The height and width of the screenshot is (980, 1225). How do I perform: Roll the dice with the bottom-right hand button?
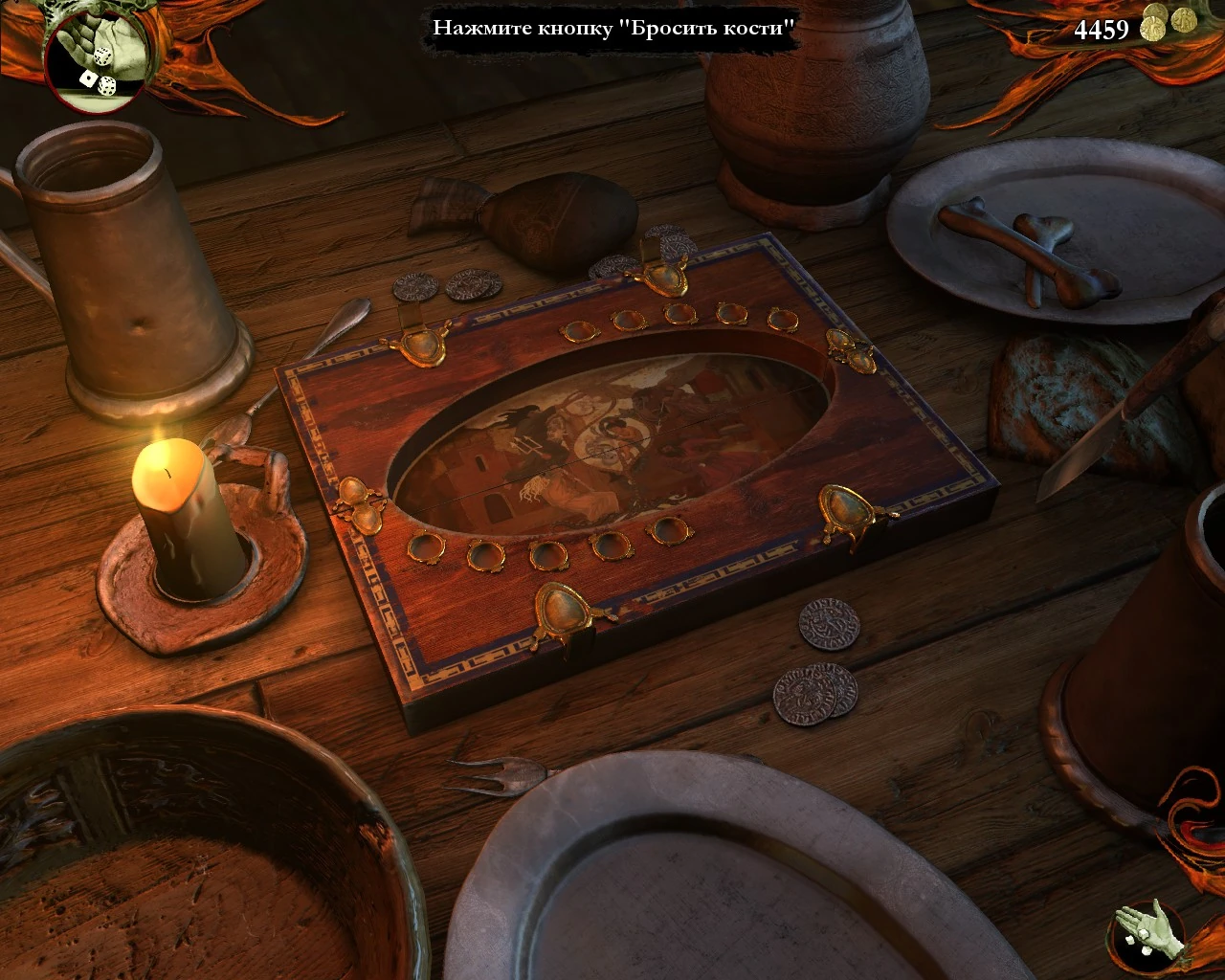tap(1147, 934)
